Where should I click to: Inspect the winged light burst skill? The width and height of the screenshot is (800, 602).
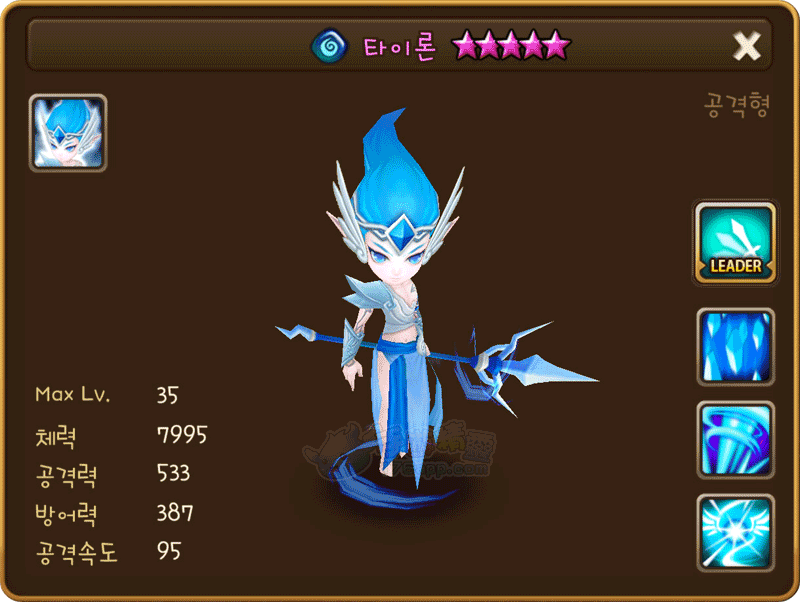click(x=735, y=533)
